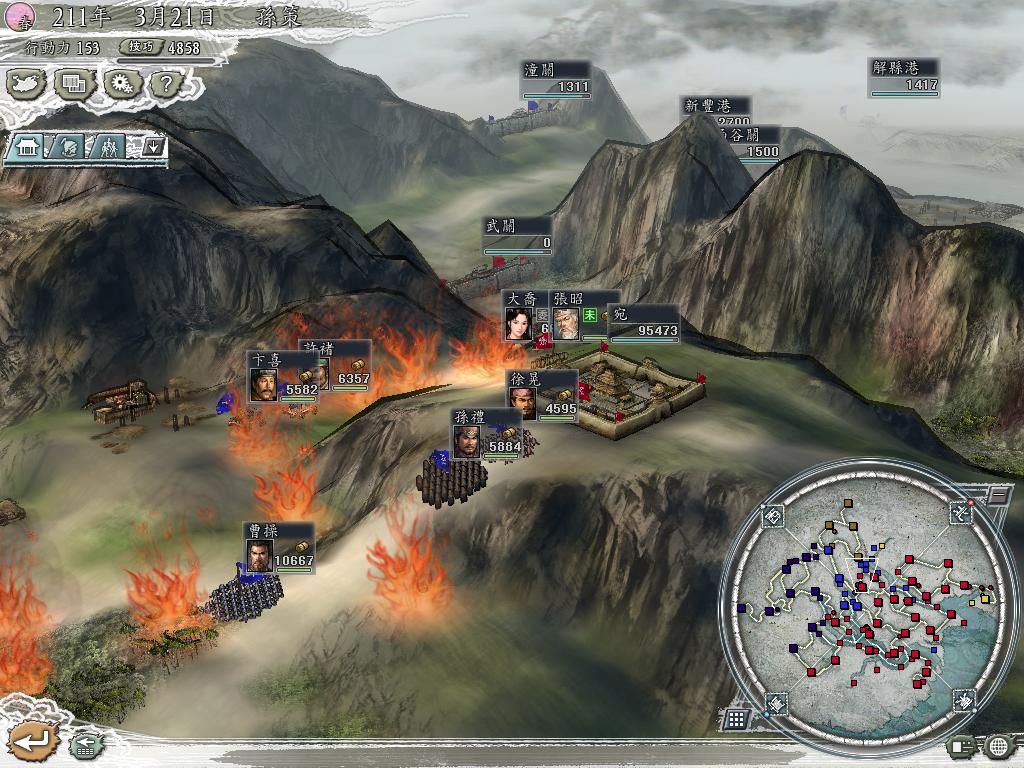Click the green arrow grid button
Image resolution: width=1024 pixels, height=768 pixels.
[85, 745]
